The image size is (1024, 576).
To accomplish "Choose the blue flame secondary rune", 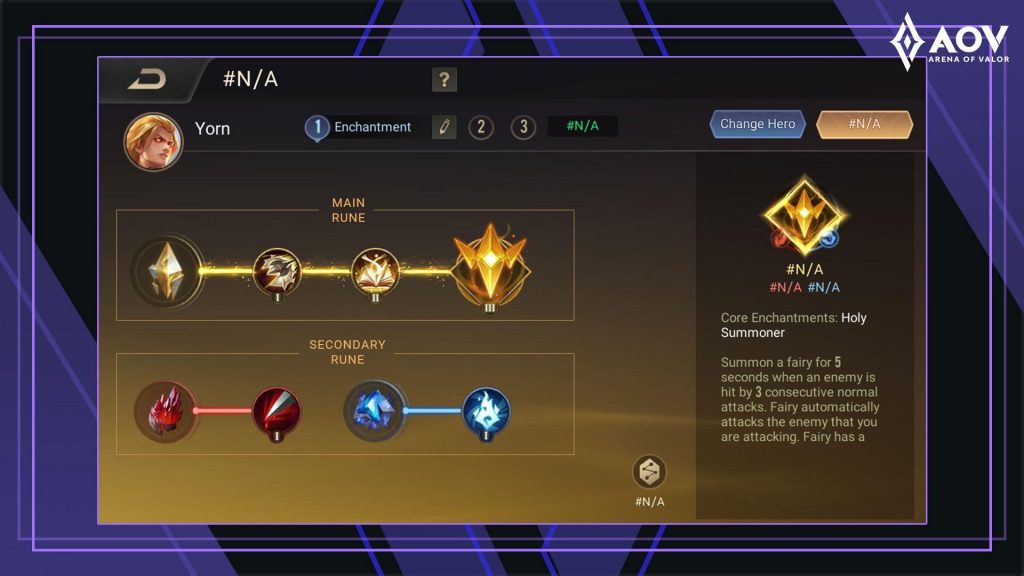I will [x=486, y=411].
